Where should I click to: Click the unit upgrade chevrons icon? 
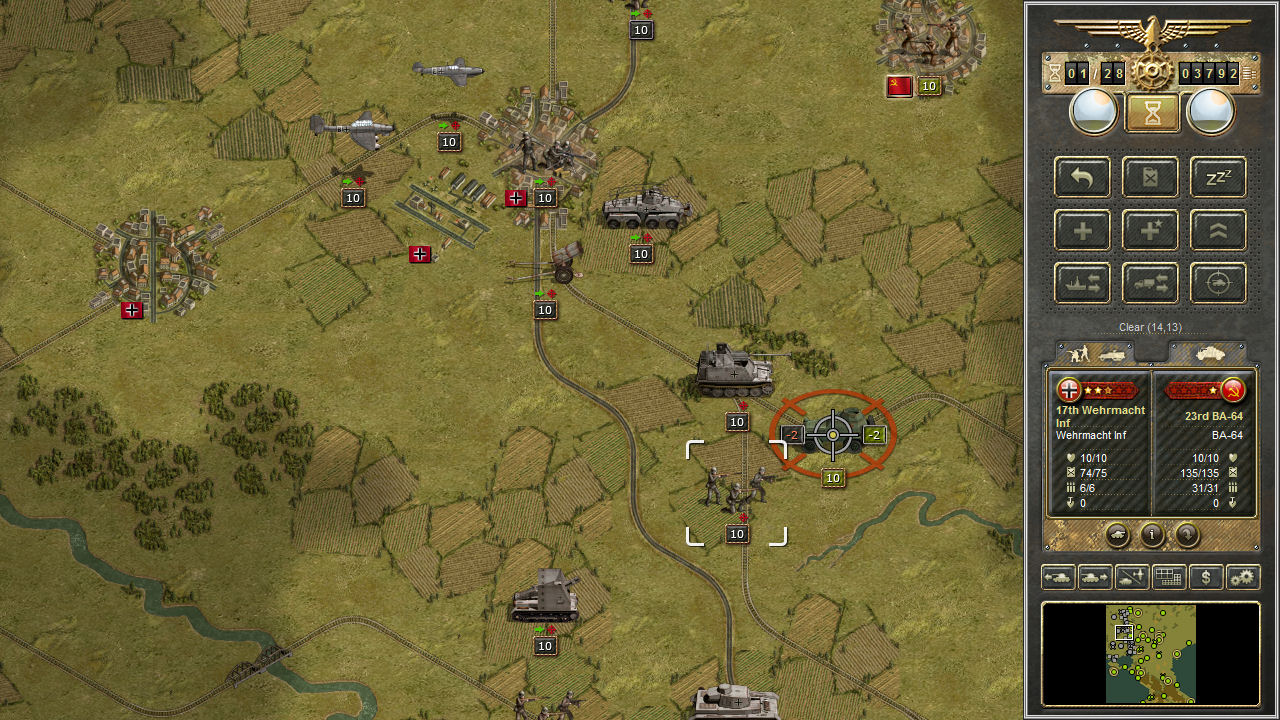pyautogui.click(x=1218, y=230)
